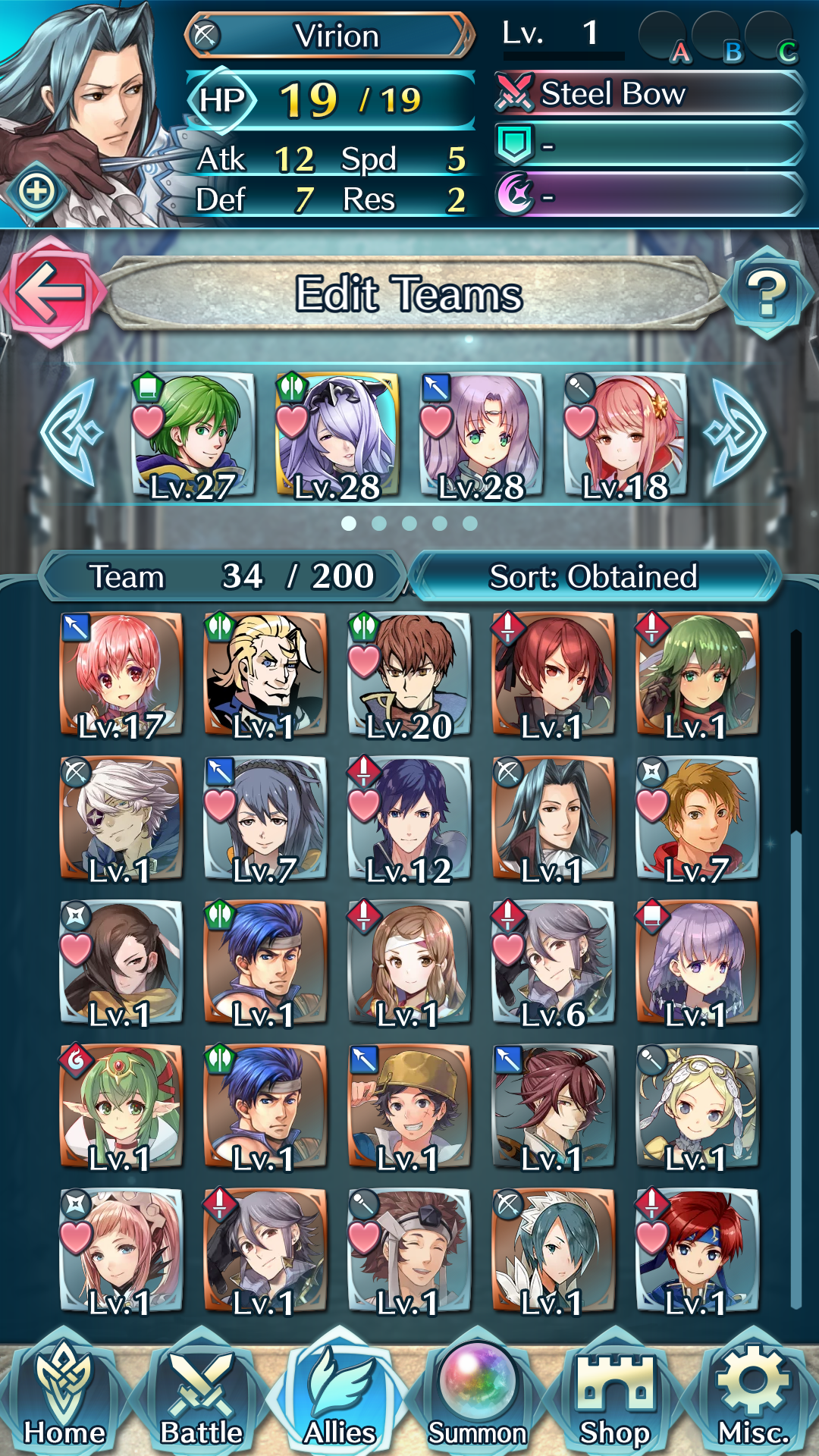
Task: Pick the green-haired dragon girl hero
Action: coord(121,1107)
